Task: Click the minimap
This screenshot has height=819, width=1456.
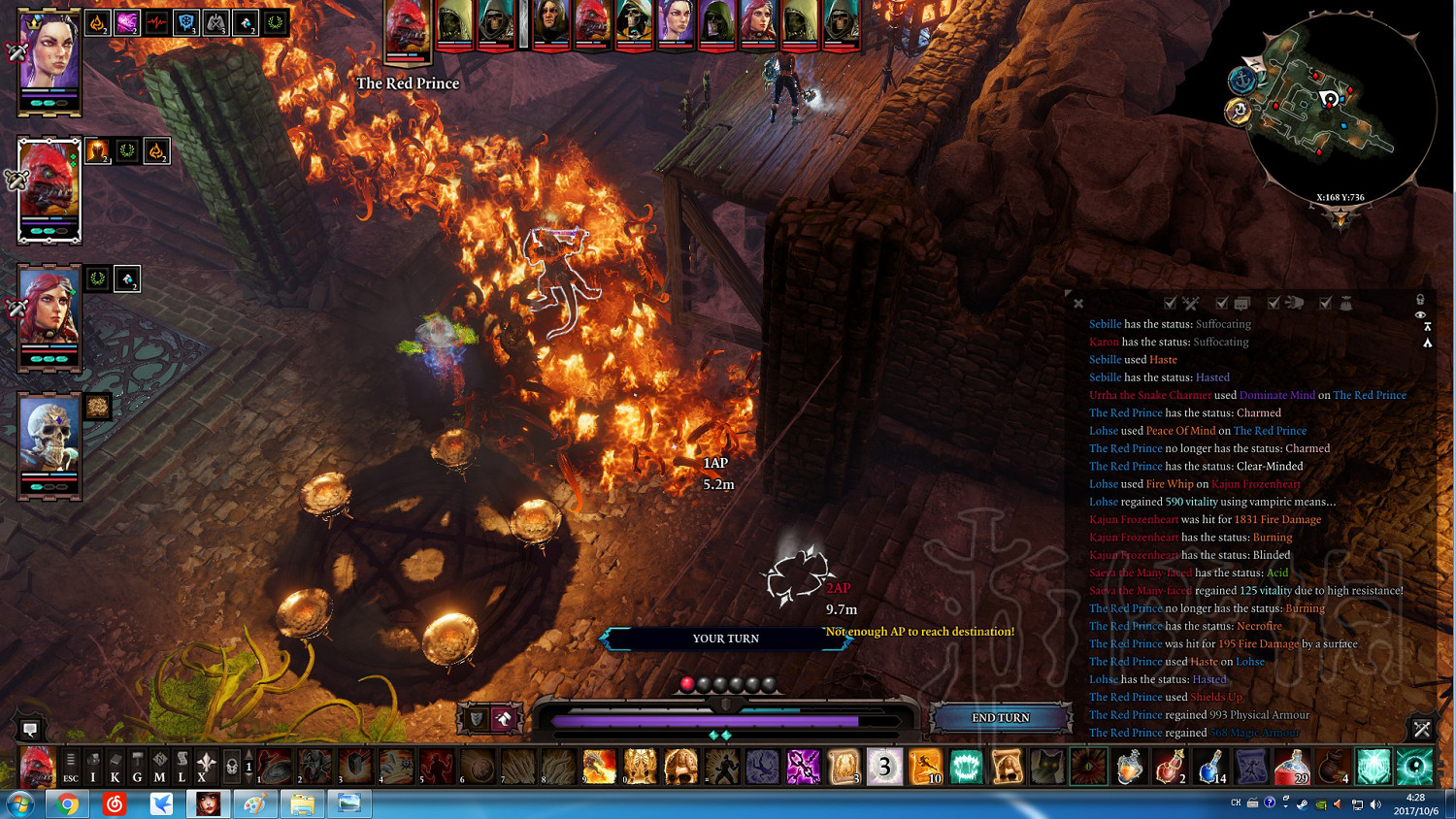Action: pyautogui.click(x=1340, y=107)
